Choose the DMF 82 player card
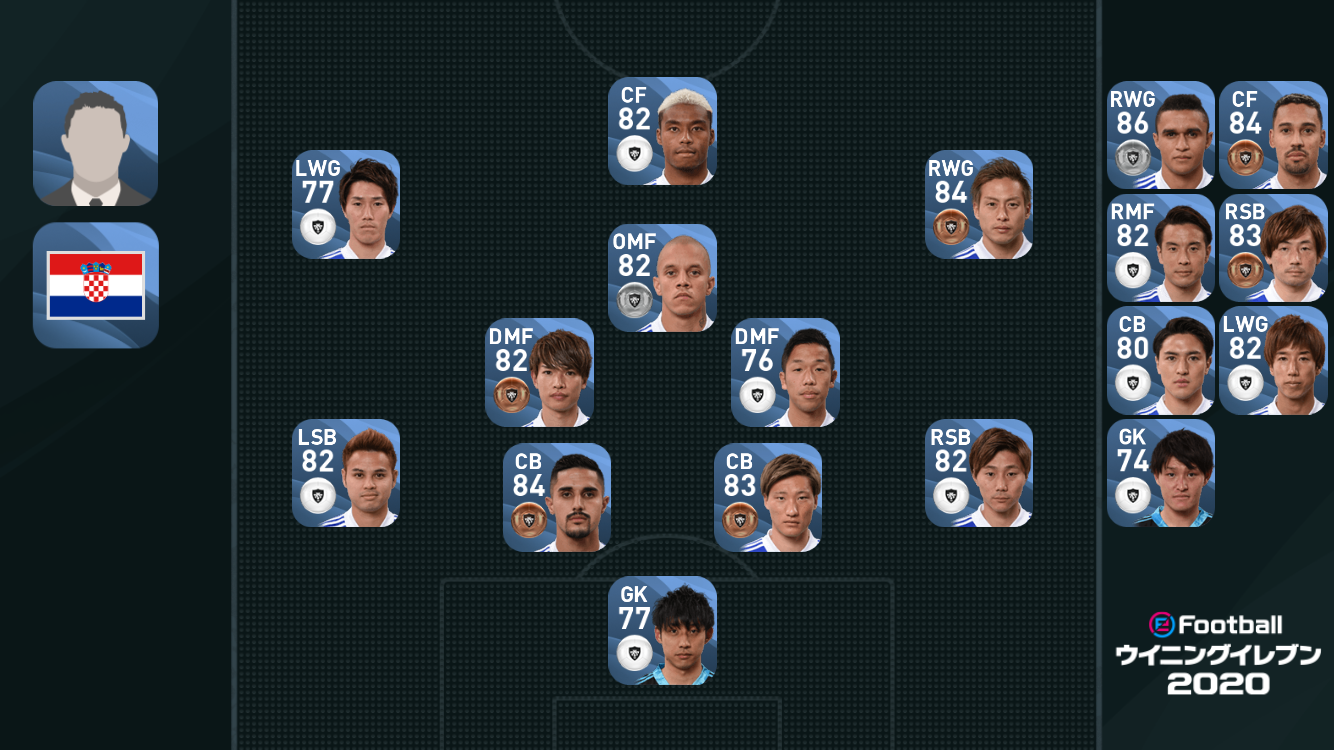This screenshot has width=1334, height=750. pyautogui.click(x=540, y=372)
